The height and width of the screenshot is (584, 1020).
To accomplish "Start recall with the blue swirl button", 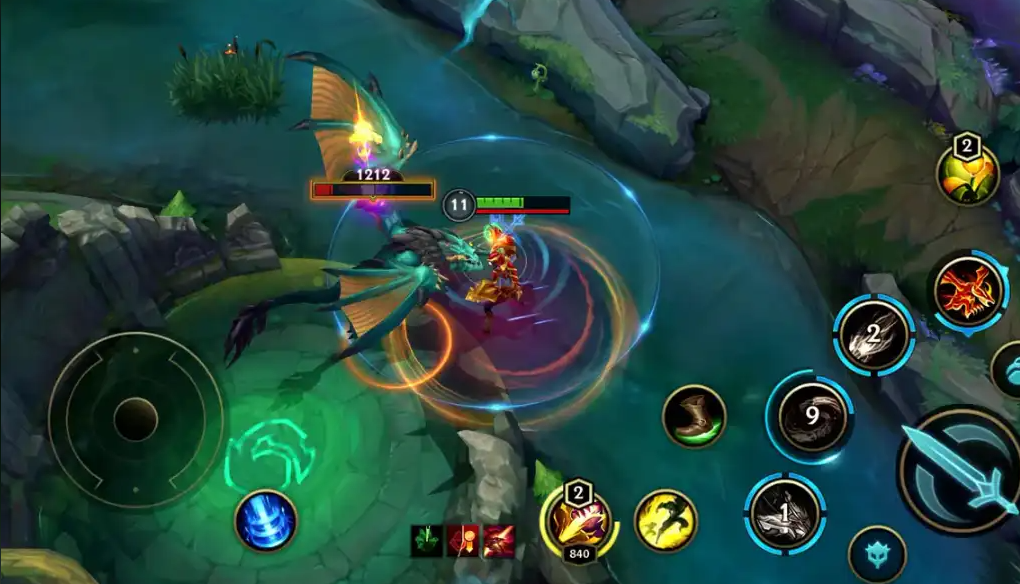I will [x=265, y=521].
